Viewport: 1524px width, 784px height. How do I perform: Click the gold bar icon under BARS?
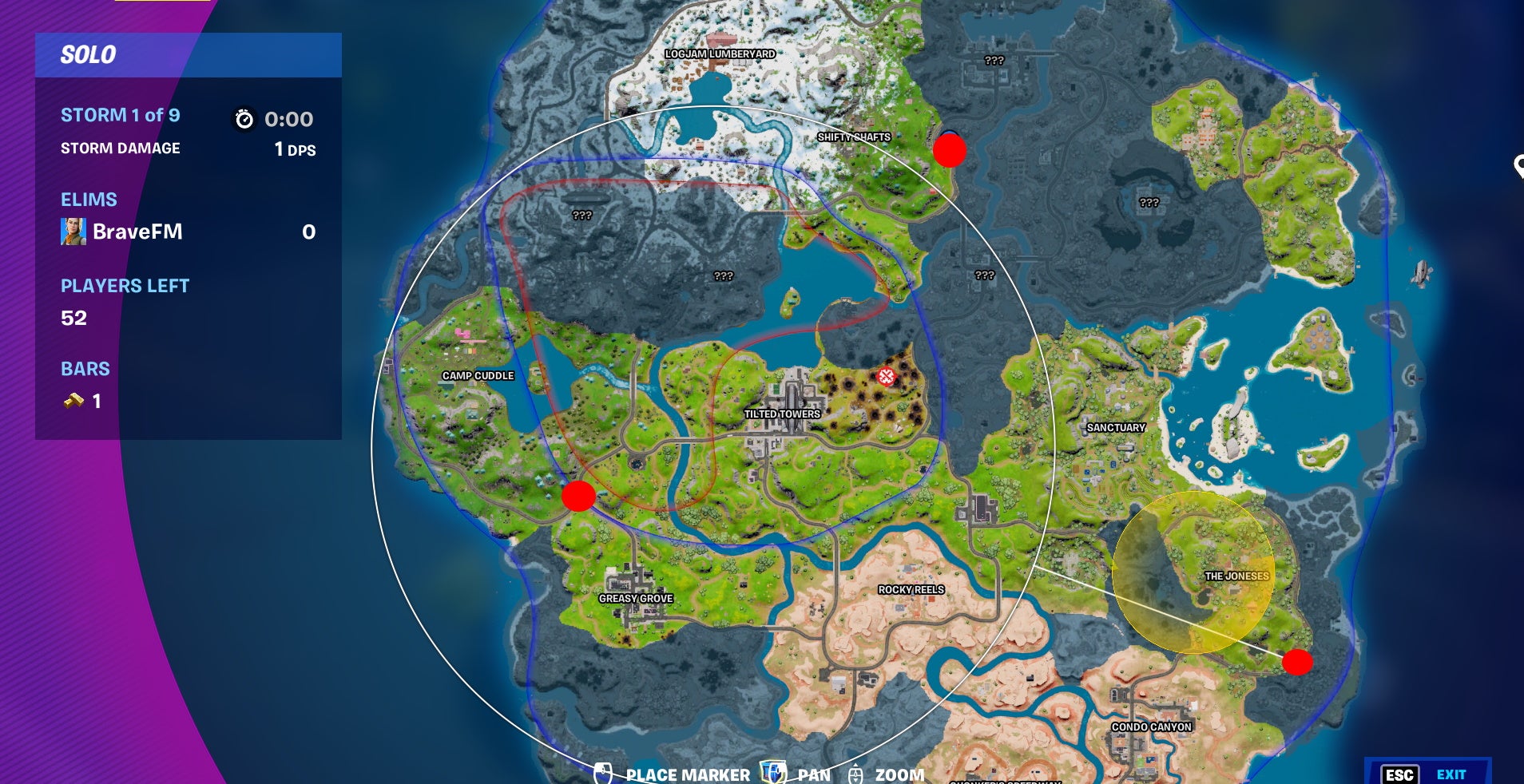[x=74, y=402]
